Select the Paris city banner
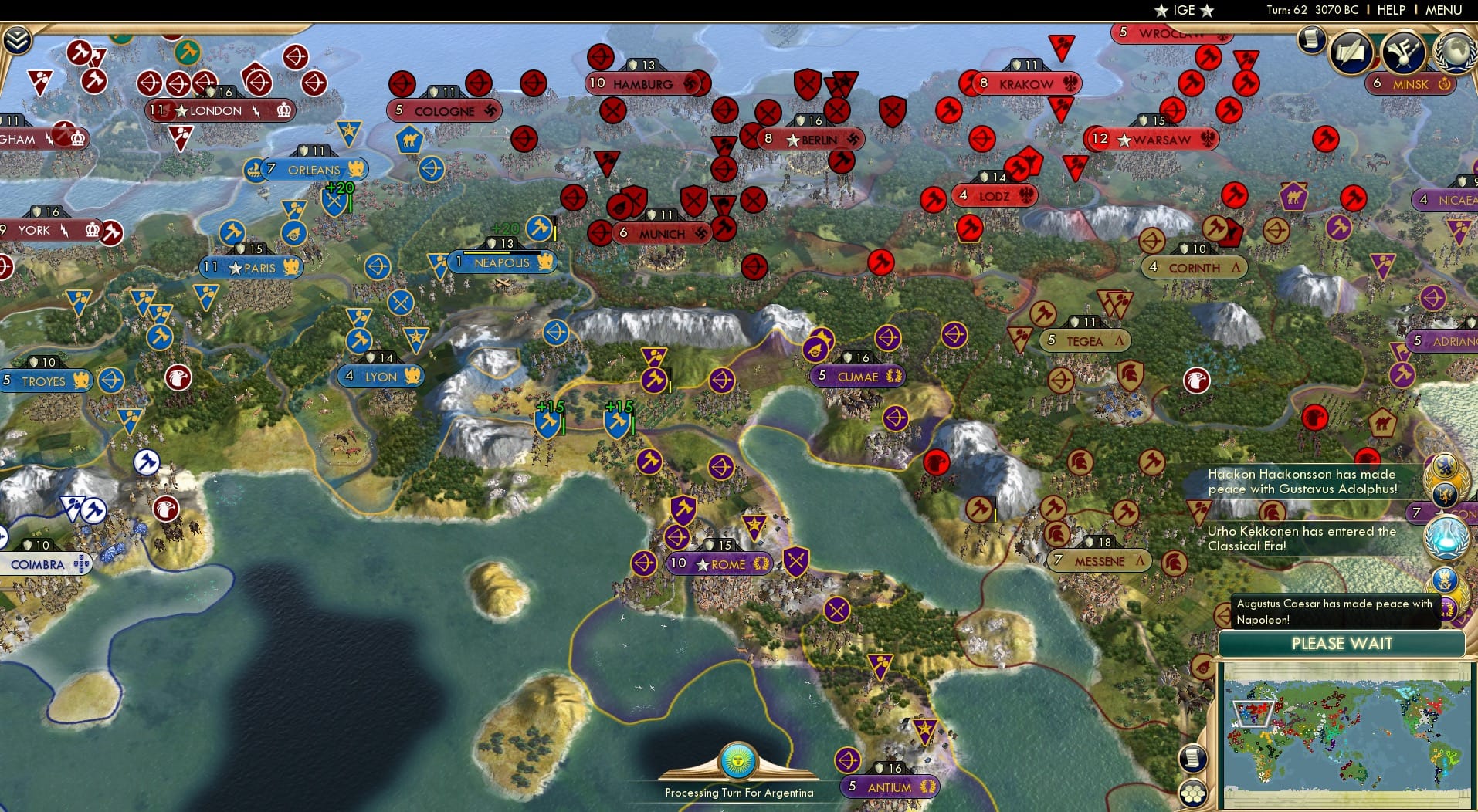This screenshot has width=1478, height=812. pos(251,268)
